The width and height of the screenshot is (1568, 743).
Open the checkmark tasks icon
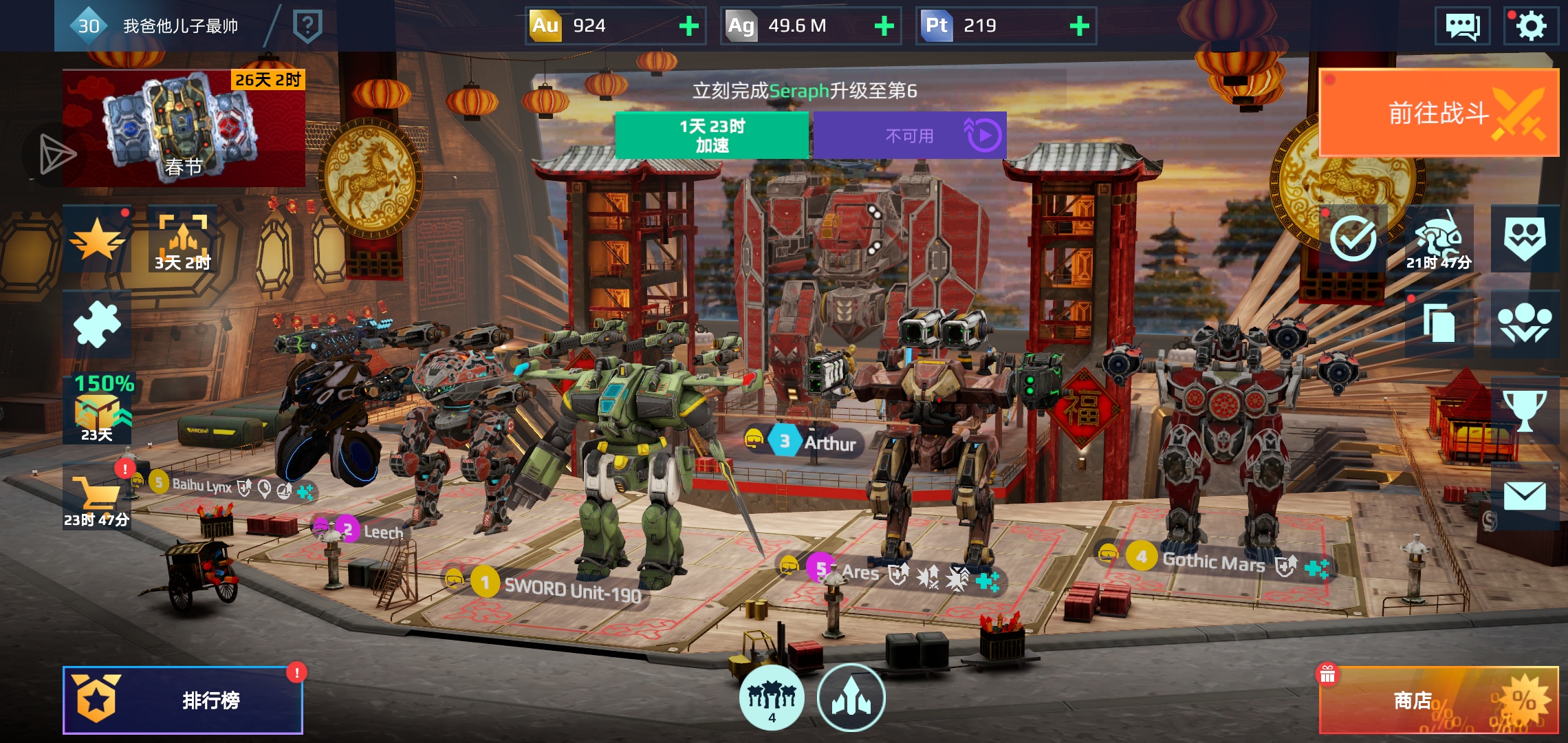coord(1353,239)
